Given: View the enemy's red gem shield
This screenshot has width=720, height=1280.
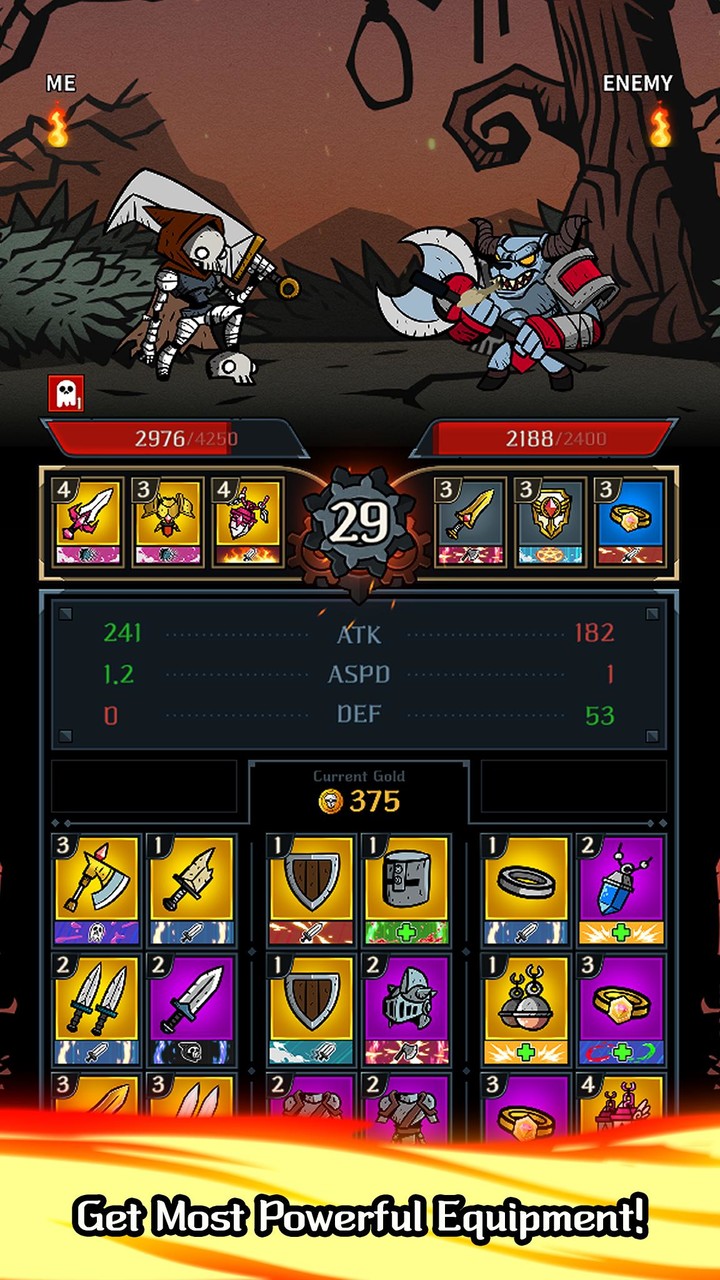Looking at the screenshot, I should tap(550, 523).
